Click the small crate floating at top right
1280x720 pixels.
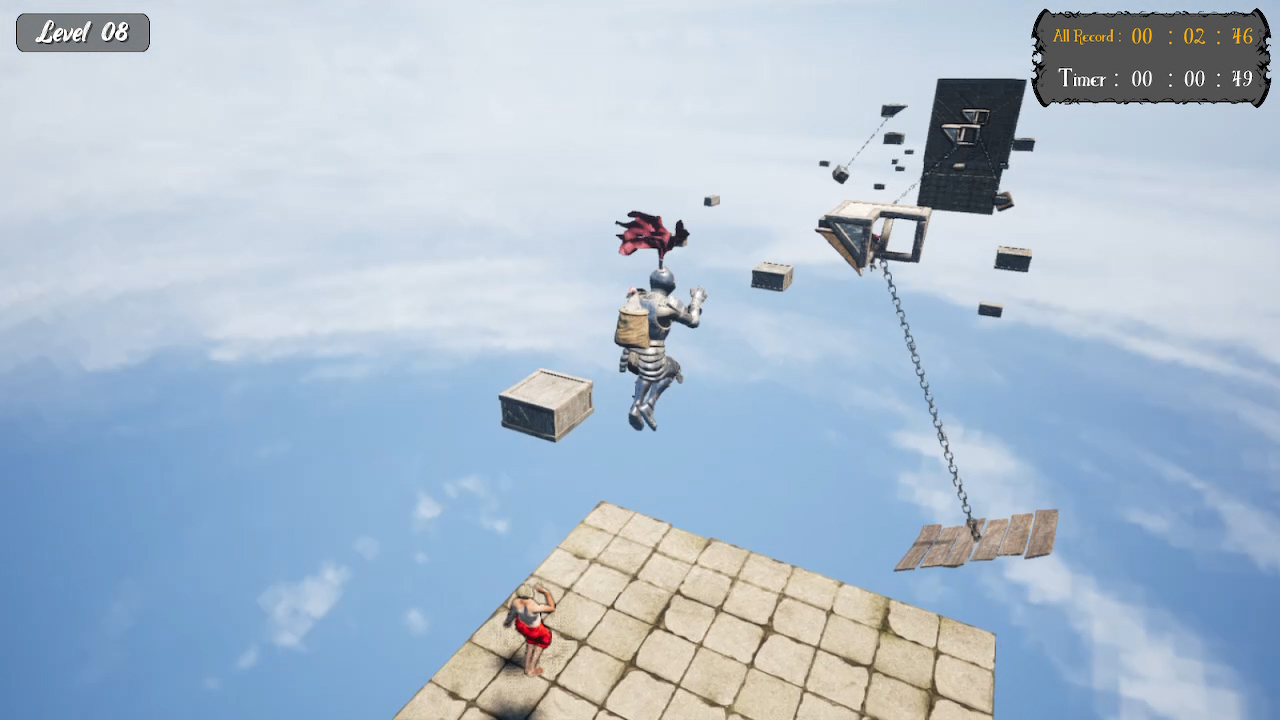point(1011,259)
